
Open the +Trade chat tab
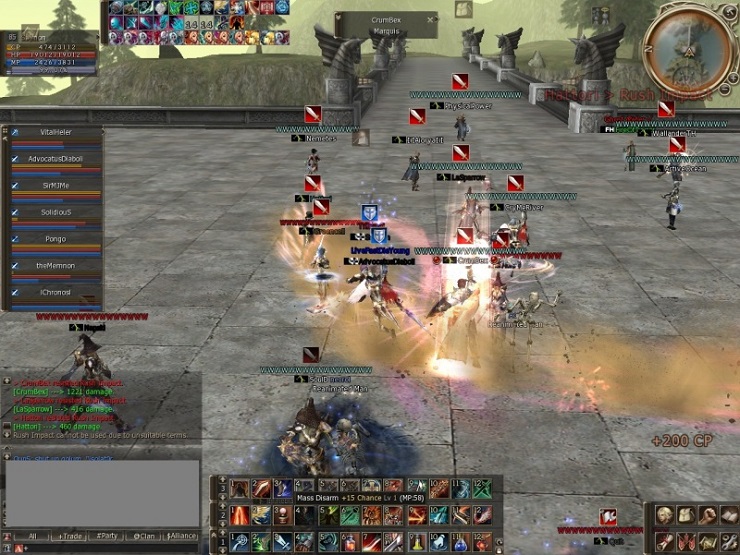pyautogui.click(x=70, y=536)
